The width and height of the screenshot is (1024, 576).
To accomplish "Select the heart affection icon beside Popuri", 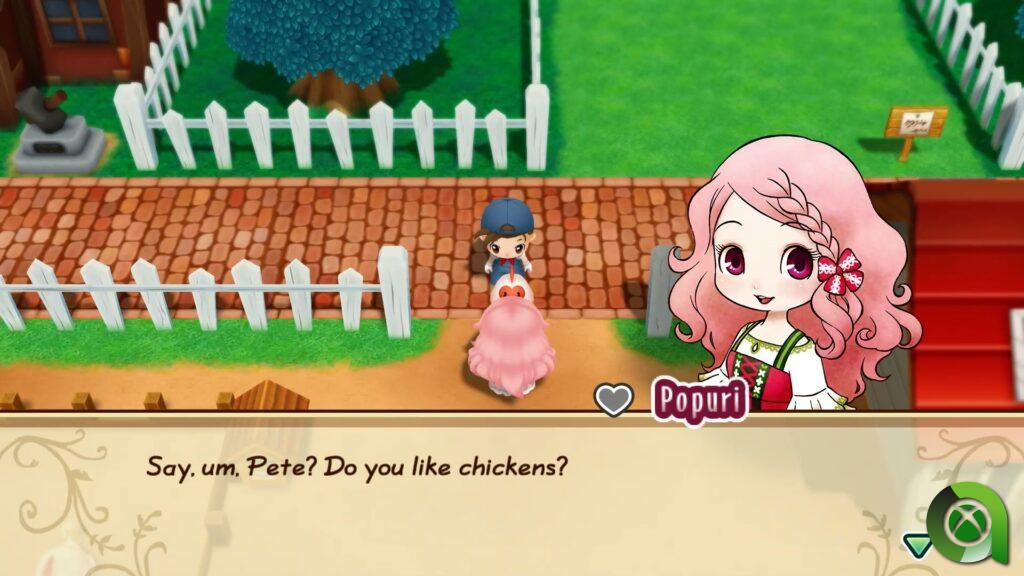I will point(614,400).
